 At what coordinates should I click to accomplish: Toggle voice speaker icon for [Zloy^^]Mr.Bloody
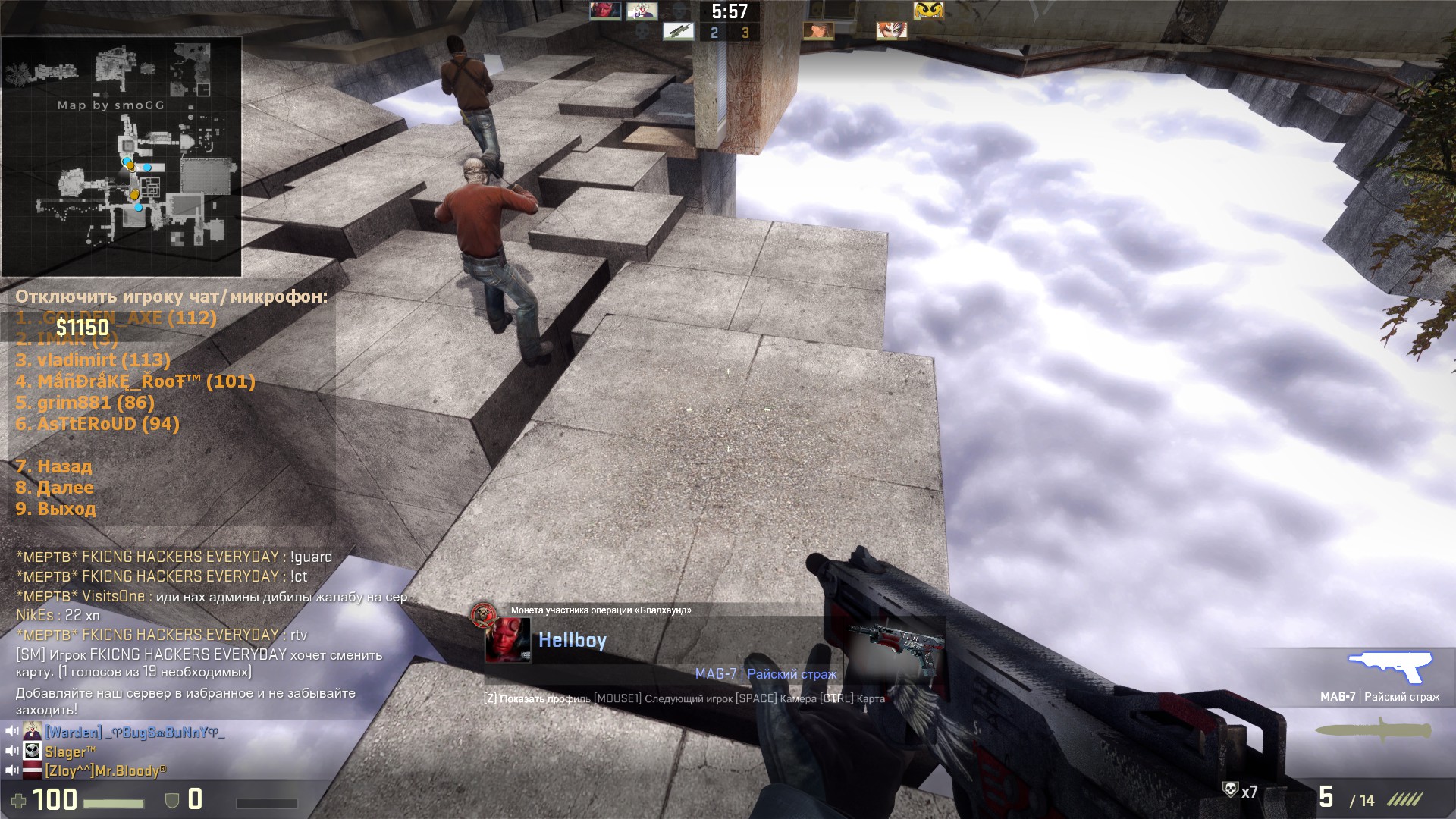[12, 771]
